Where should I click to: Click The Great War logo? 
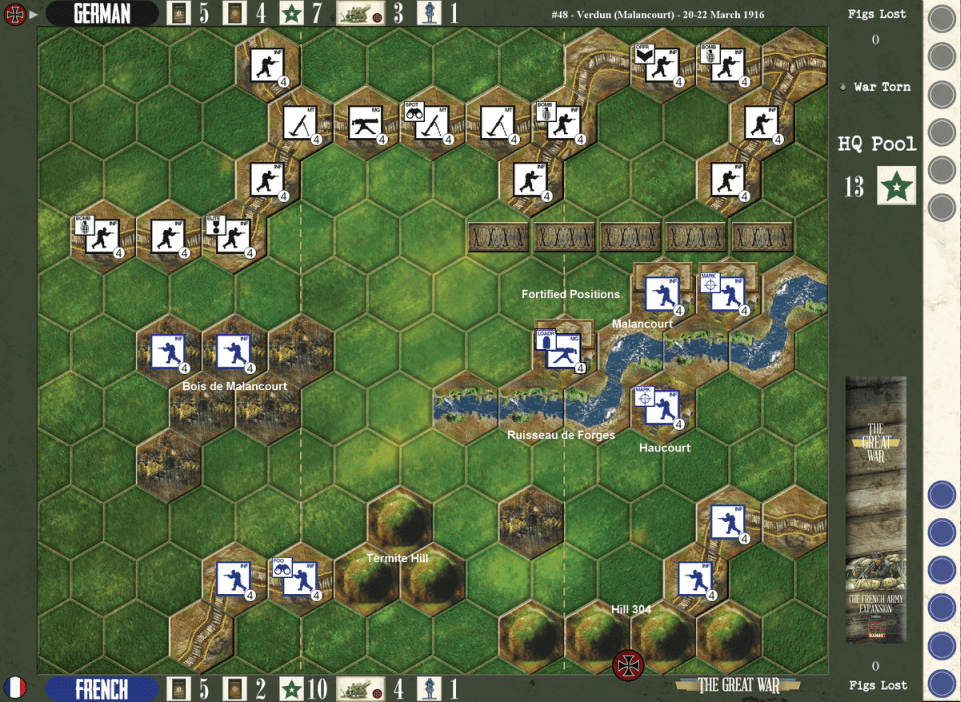click(727, 686)
